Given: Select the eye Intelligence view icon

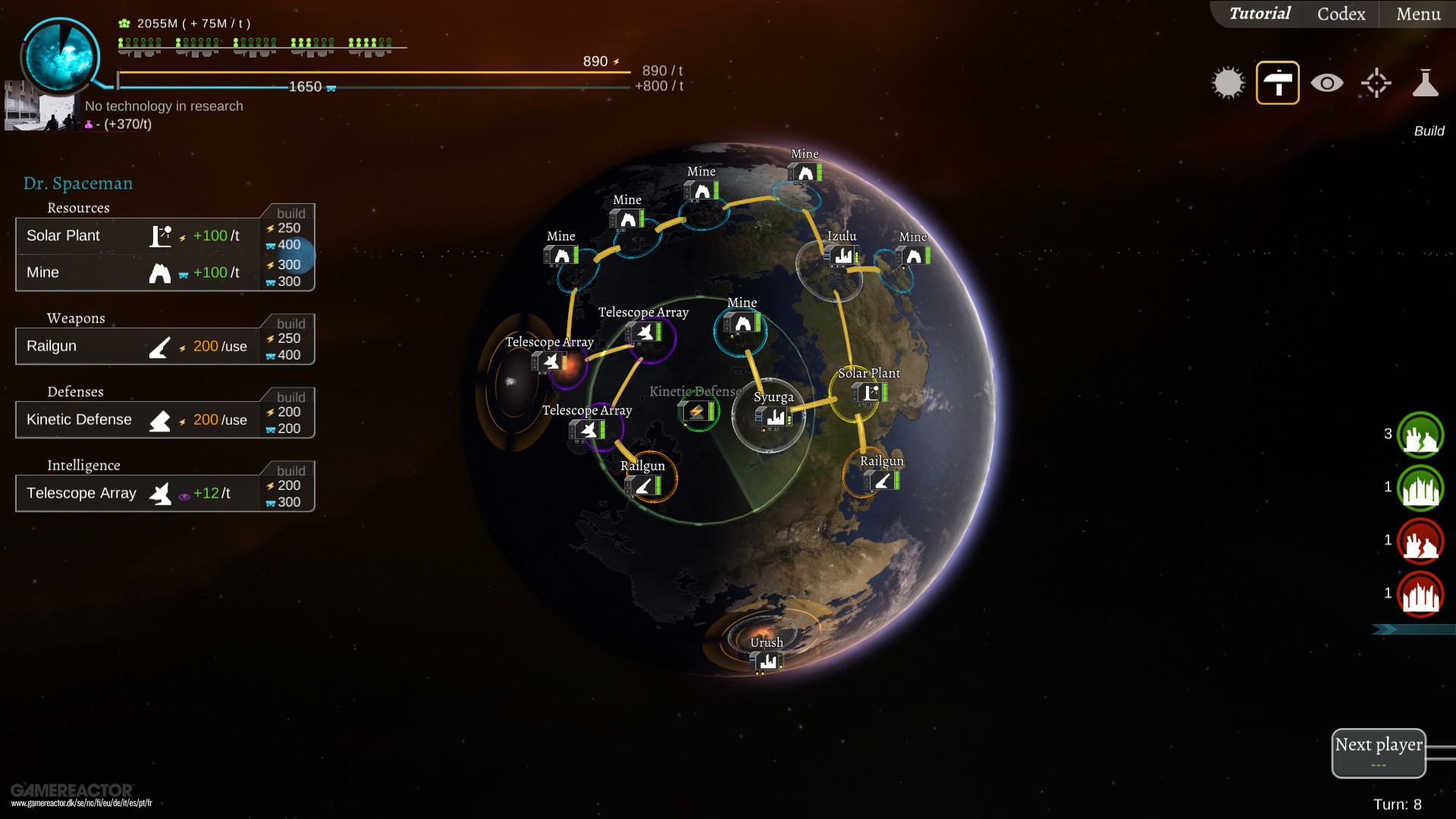Looking at the screenshot, I should coord(1326,83).
